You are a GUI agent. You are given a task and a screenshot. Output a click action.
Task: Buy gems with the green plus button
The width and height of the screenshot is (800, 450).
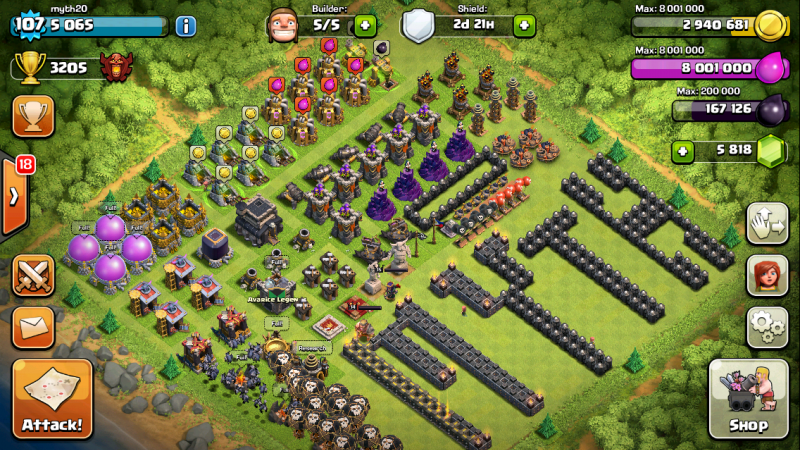[x=684, y=151]
